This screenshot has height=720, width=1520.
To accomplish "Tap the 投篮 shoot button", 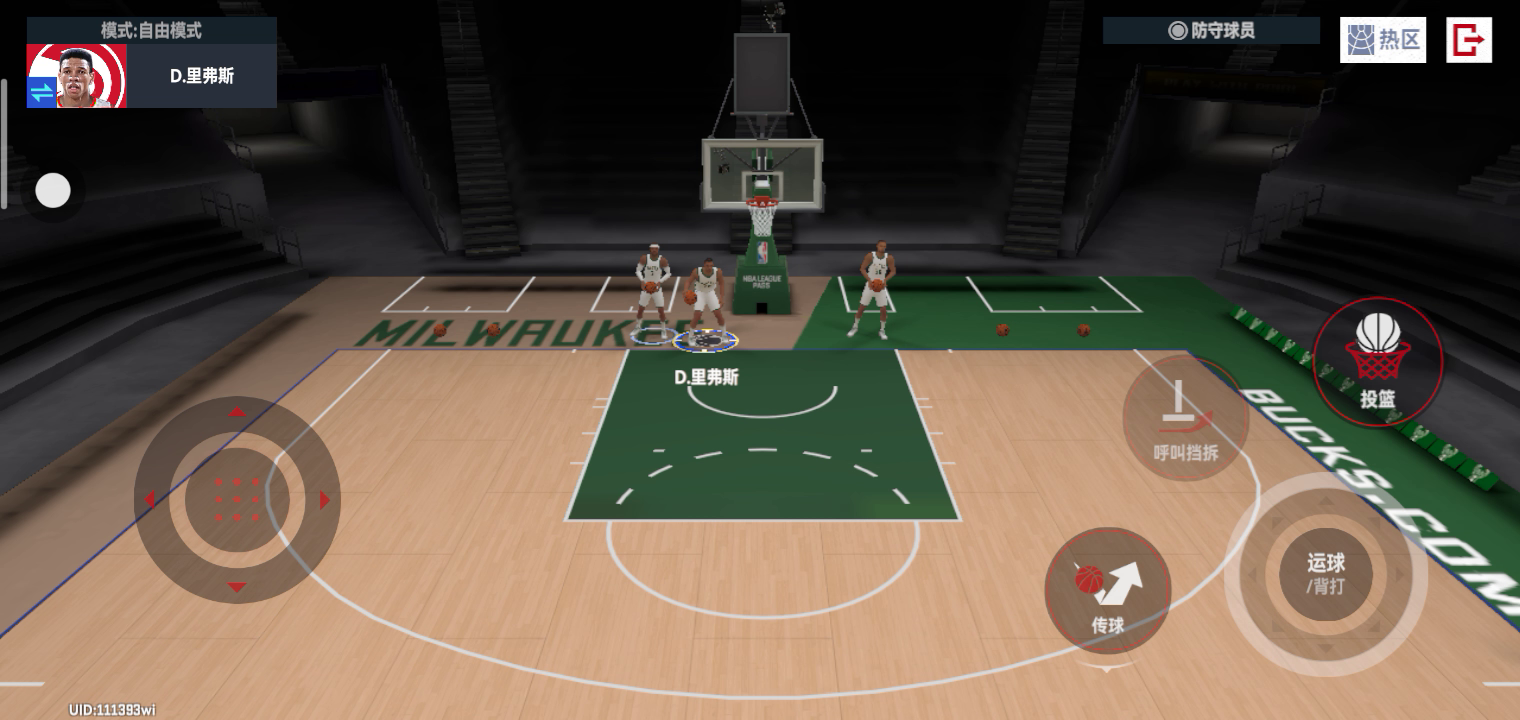I will tap(1377, 362).
